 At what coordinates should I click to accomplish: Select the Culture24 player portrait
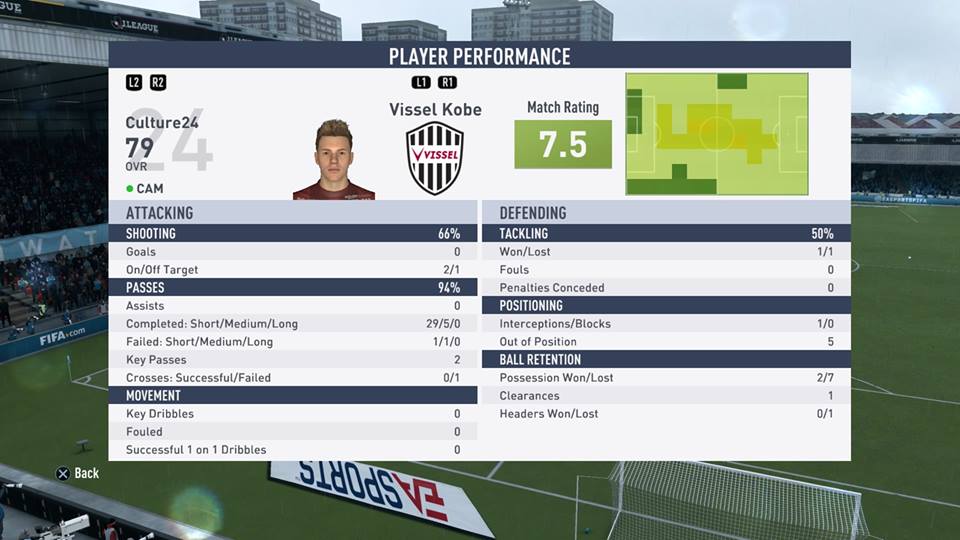(x=334, y=160)
